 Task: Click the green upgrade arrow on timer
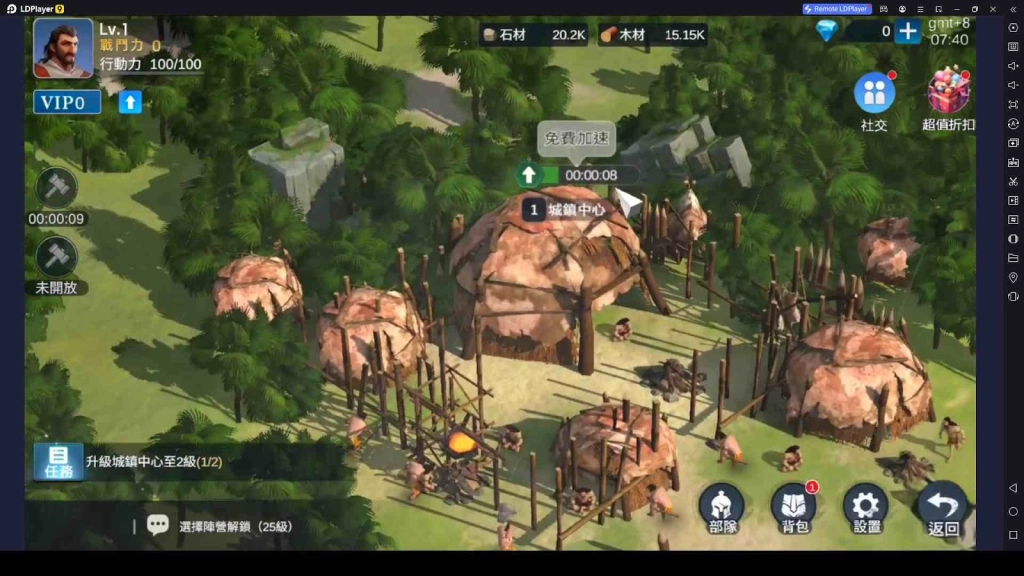click(528, 175)
